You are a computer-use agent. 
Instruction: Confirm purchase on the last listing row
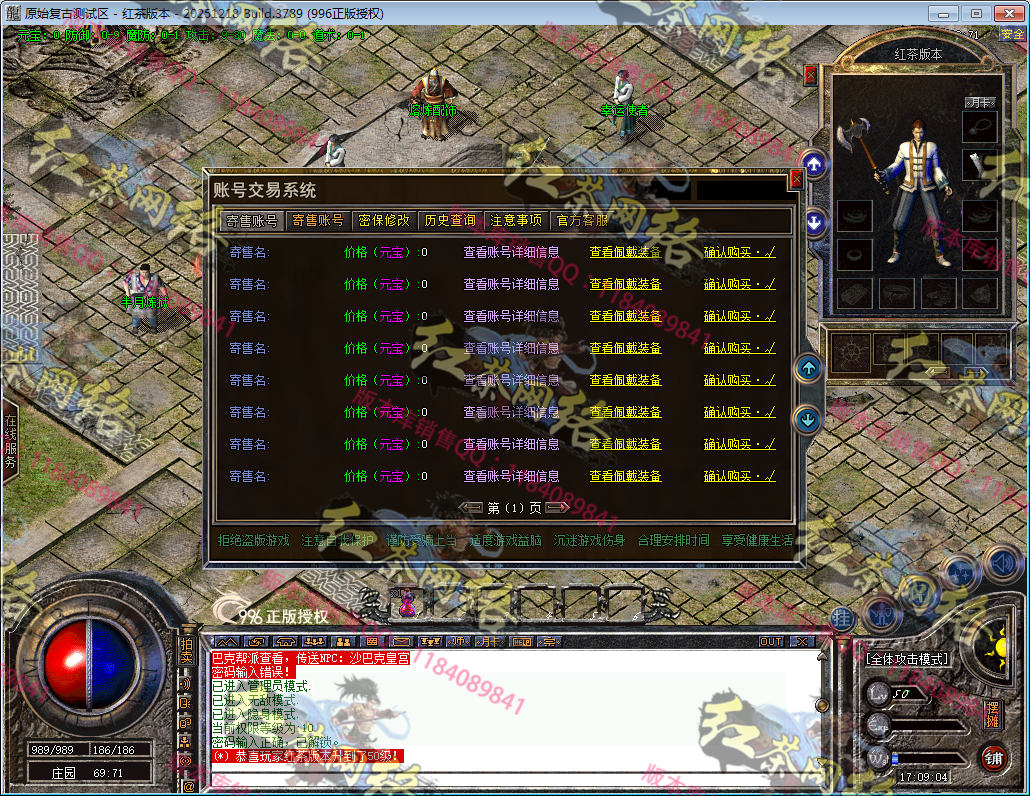tap(739, 476)
